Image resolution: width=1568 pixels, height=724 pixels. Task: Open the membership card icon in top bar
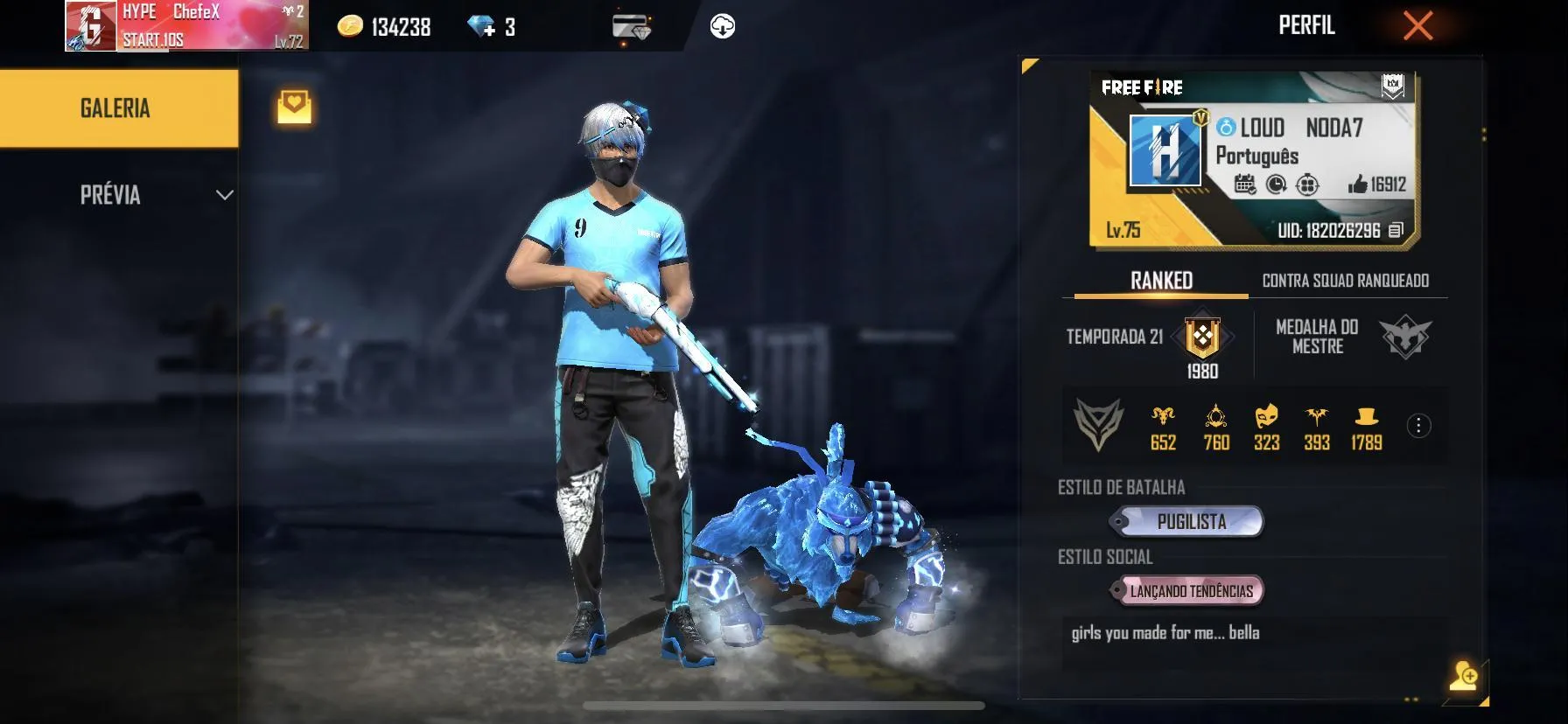point(632,25)
